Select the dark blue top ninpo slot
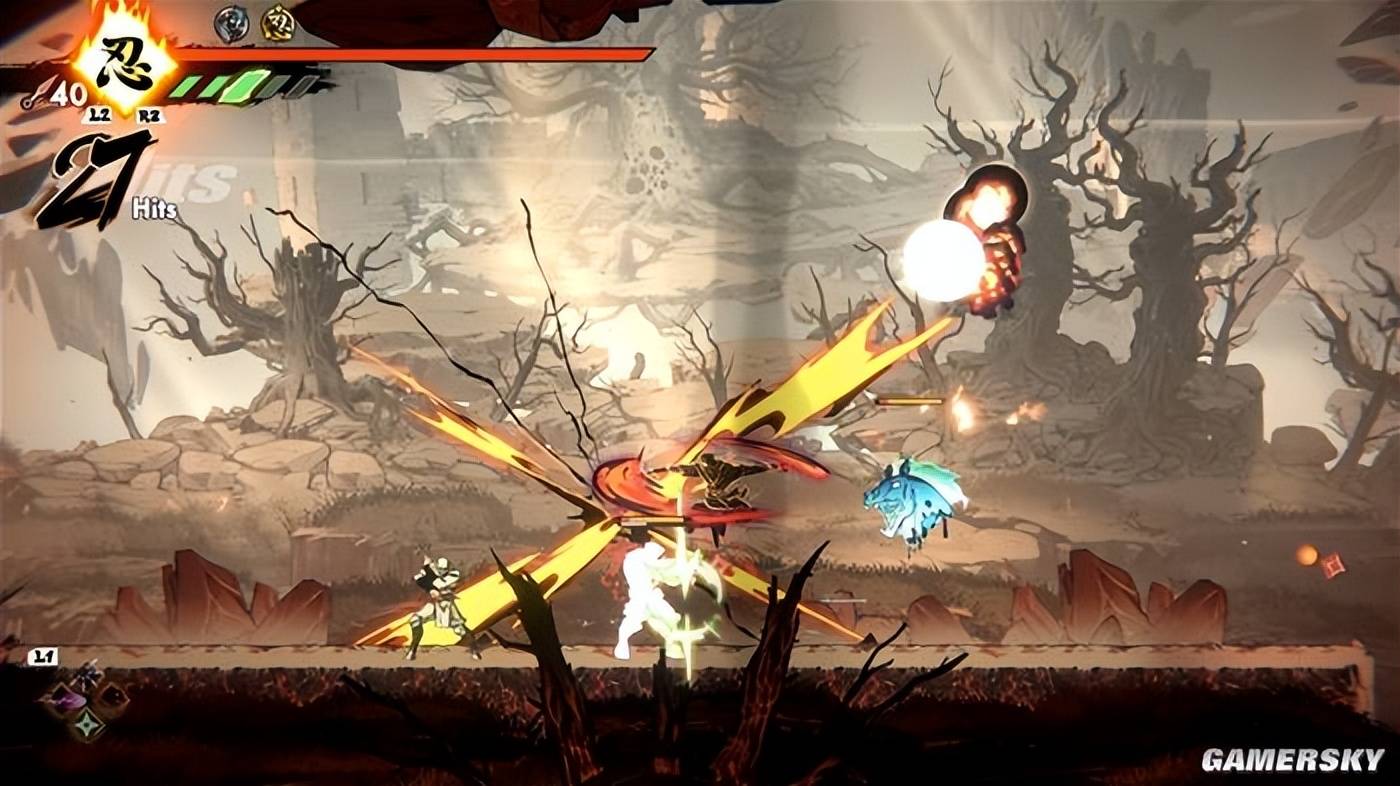The height and width of the screenshot is (786, 1400). click(85, 676)
